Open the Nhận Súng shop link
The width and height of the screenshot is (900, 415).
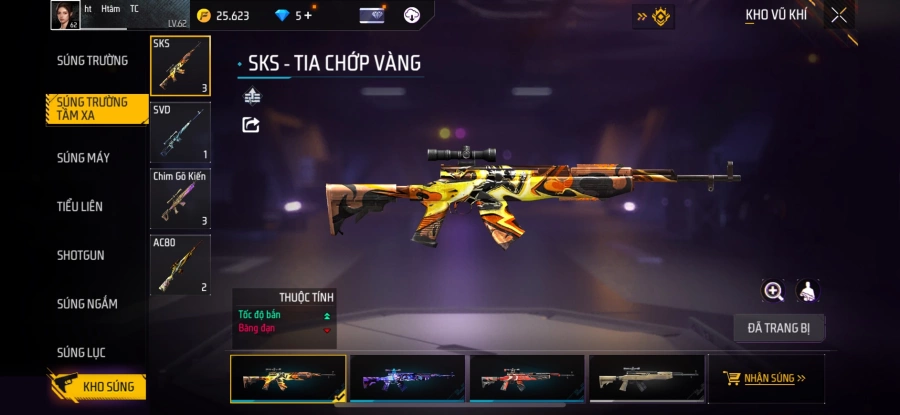(x=765, y=379)
